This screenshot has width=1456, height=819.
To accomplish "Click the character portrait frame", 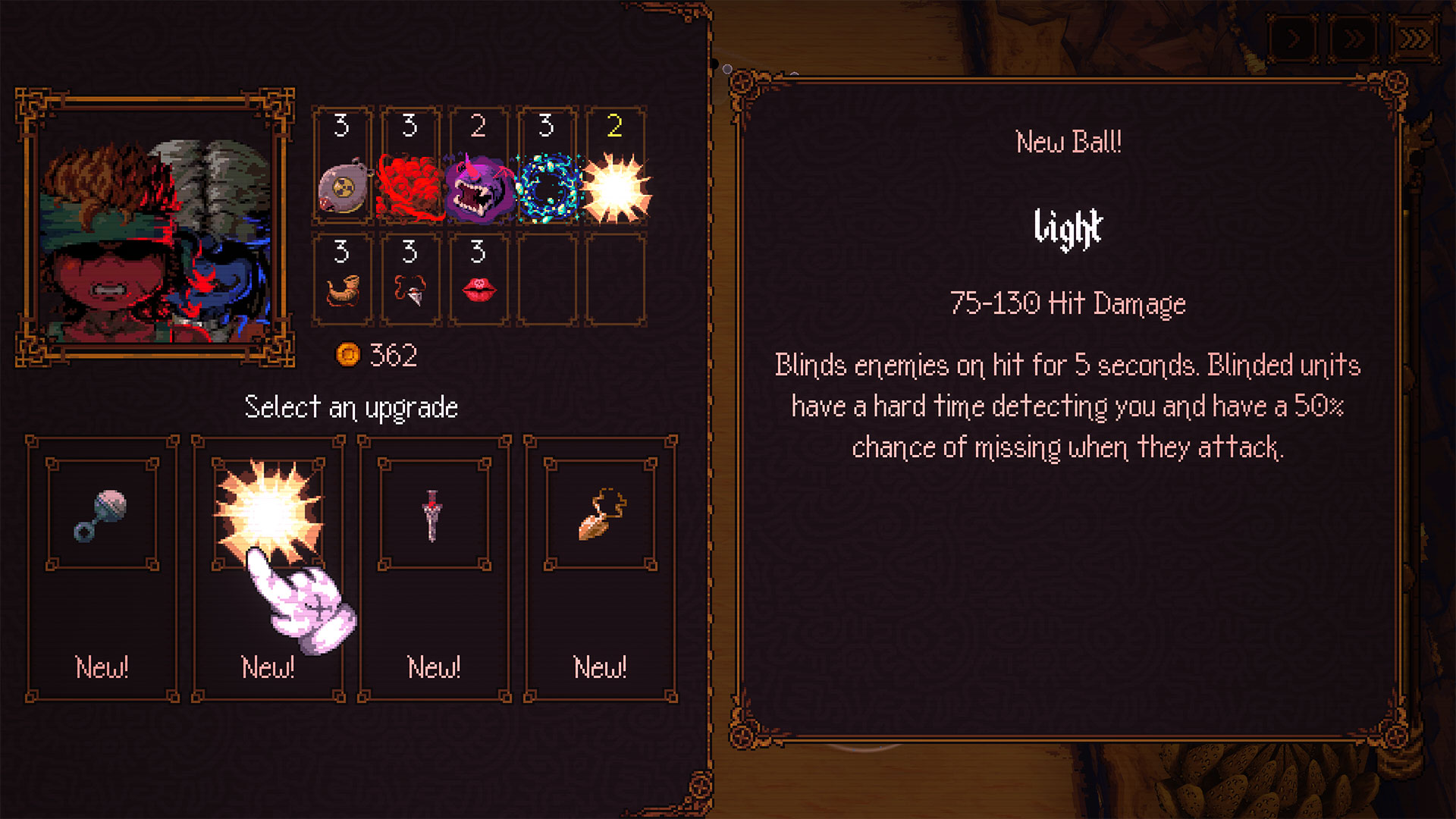I will pyautogui.click(x=155, y=227).
